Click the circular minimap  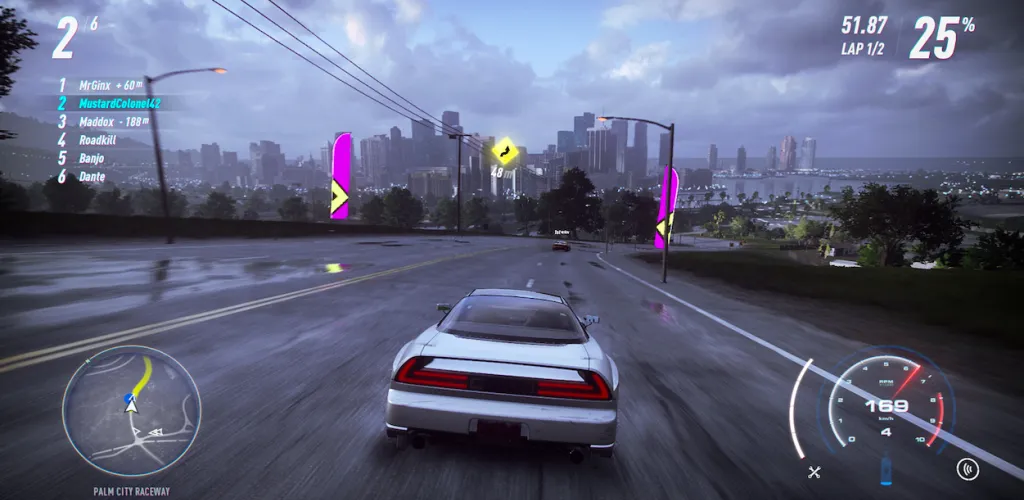pyautogui.click(x=131, y=410)
